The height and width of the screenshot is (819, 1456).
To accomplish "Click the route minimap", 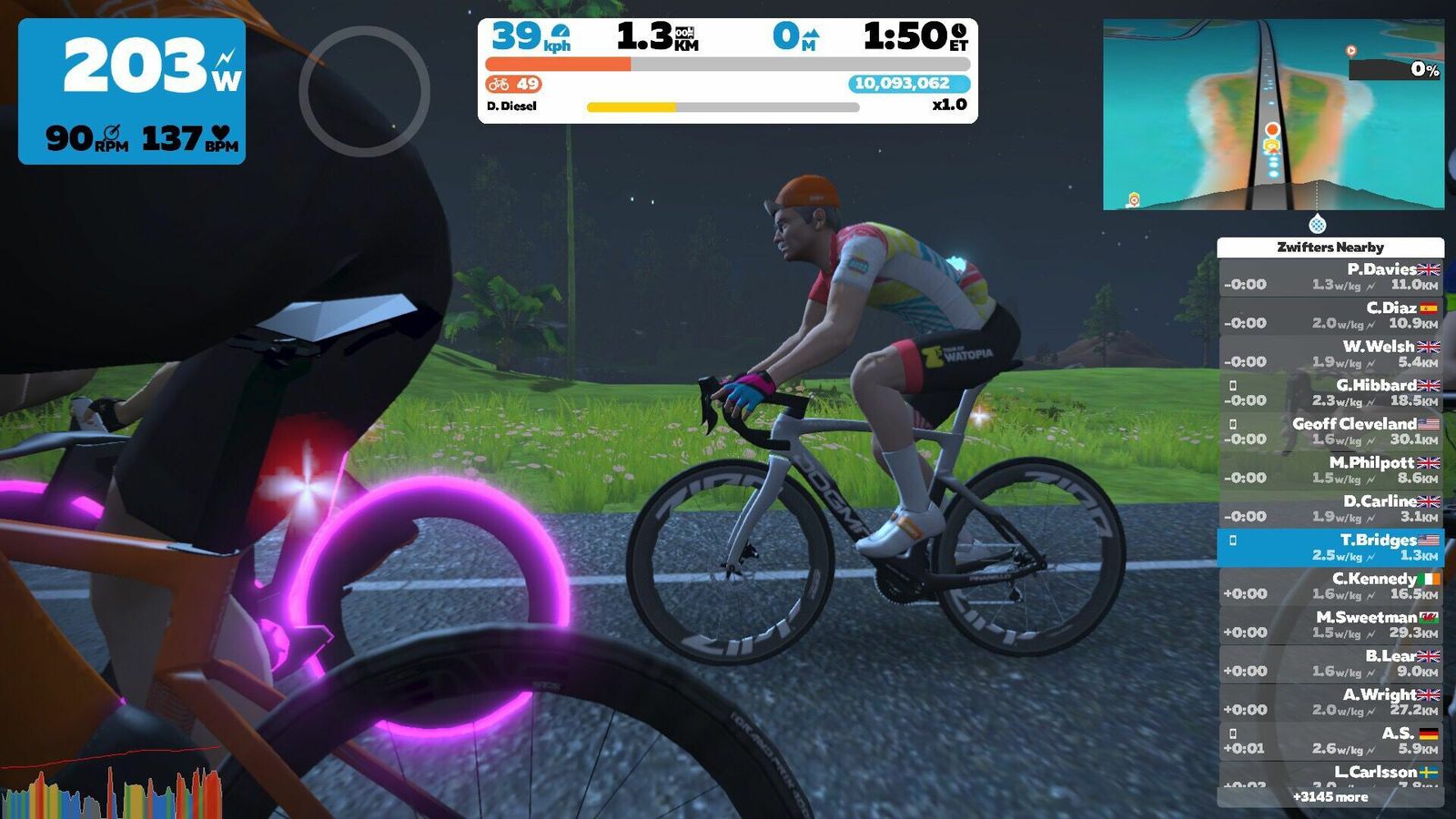I will (1273, 115).
